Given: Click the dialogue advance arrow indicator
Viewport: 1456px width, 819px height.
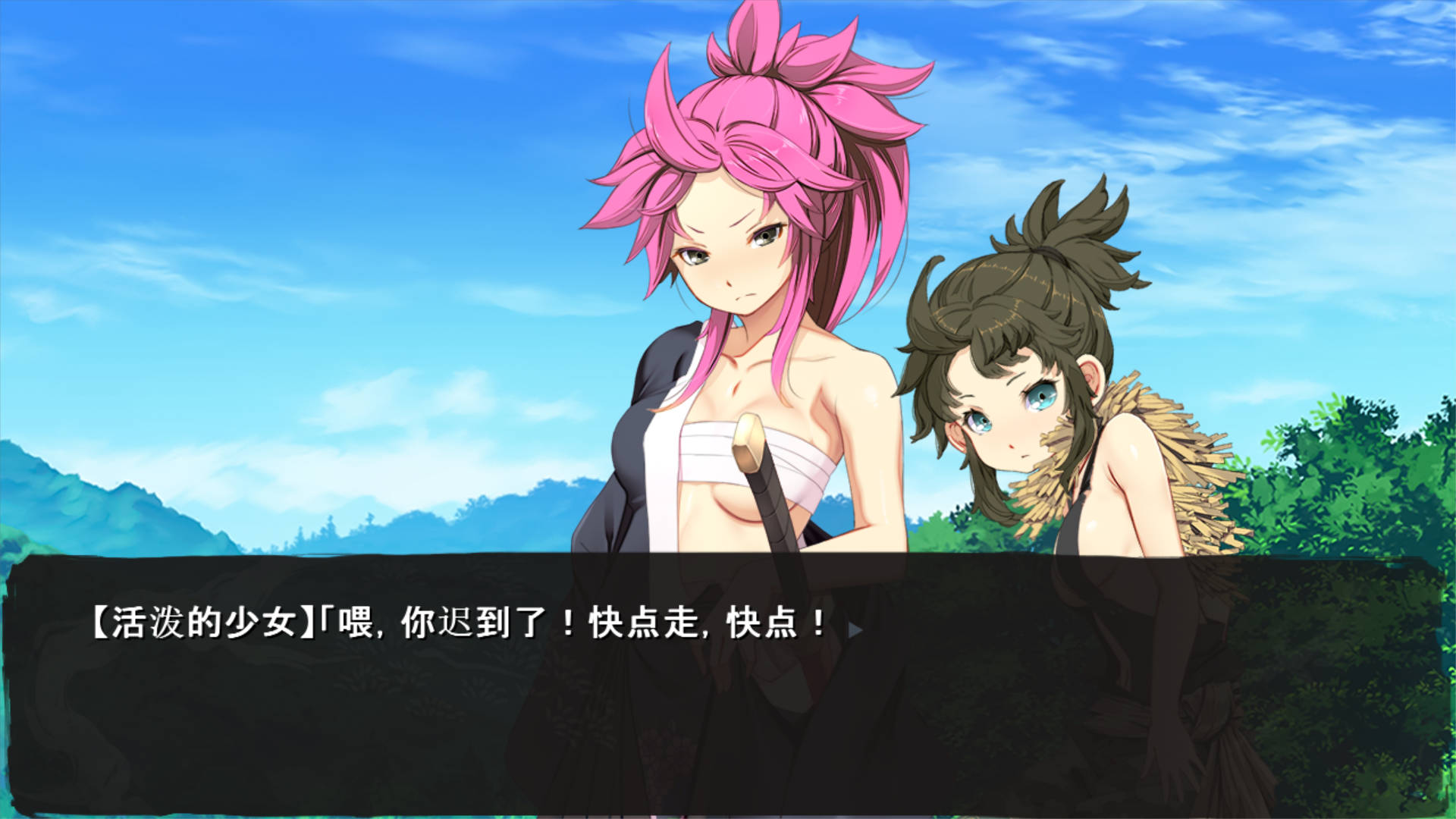Looking at the screenshot, I should coord(855,629).
